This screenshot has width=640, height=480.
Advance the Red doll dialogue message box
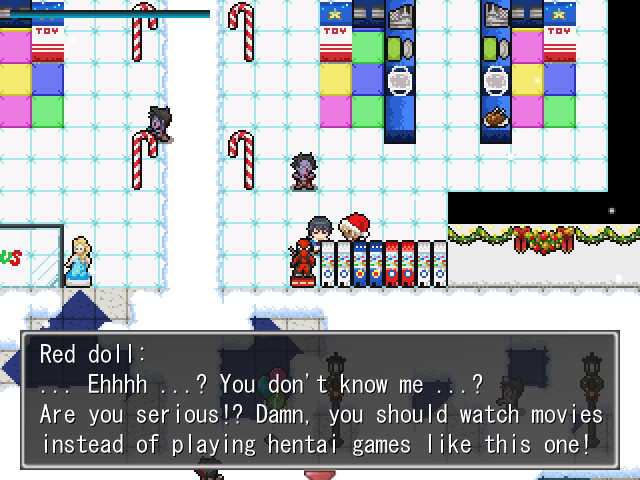tap(320, 400)
